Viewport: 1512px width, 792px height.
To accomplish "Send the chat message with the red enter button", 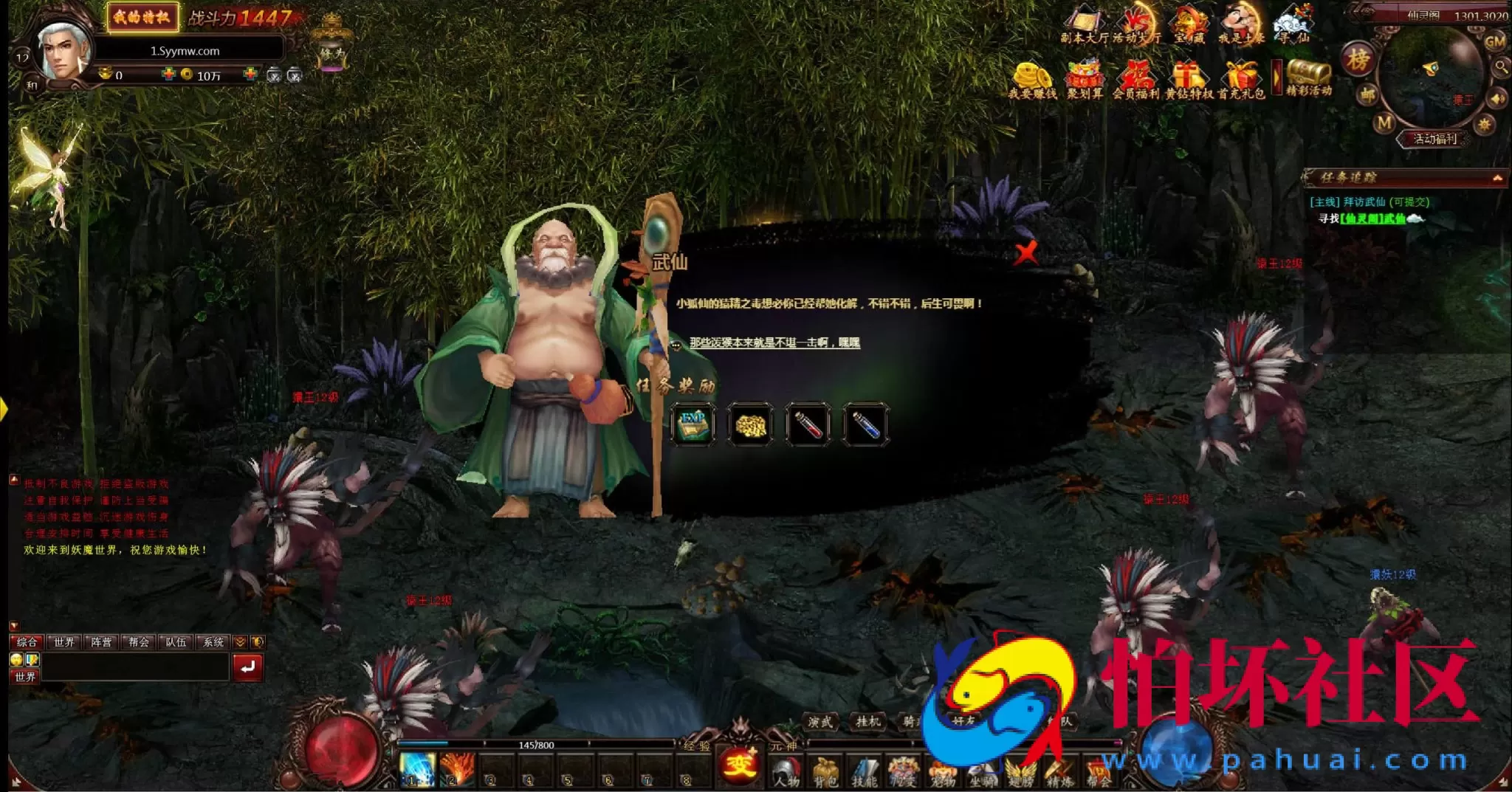I will tap(247, 667).
